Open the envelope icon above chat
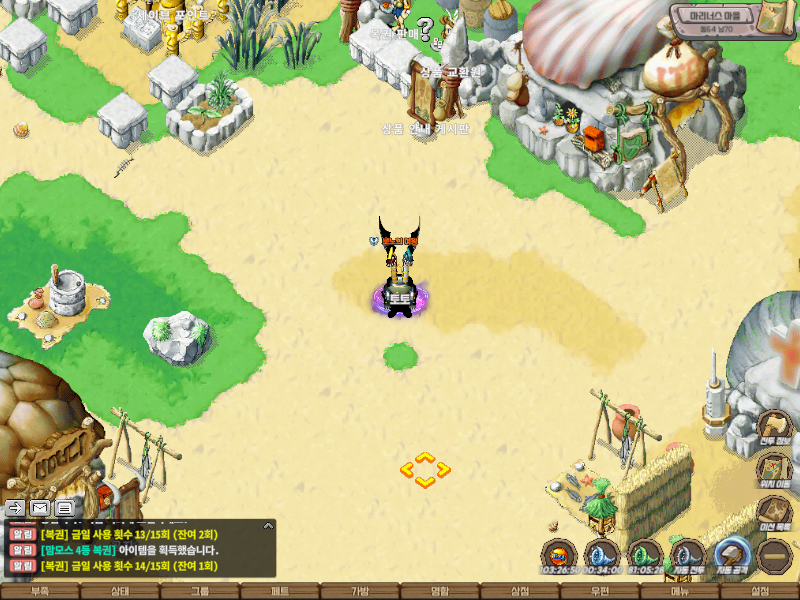 [x=40, y=508]
